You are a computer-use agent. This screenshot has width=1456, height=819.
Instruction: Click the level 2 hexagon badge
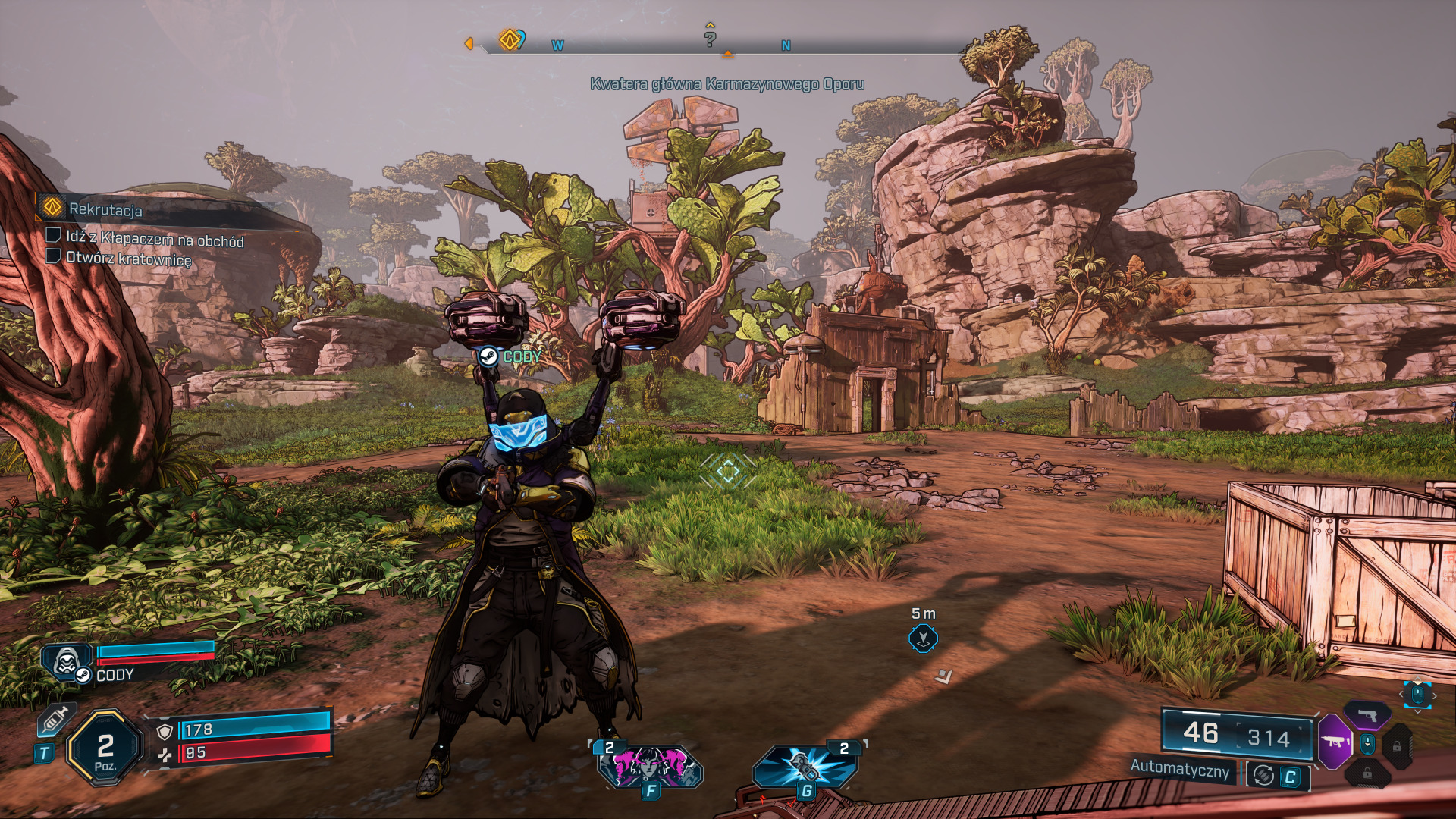(x=105, y=748)
